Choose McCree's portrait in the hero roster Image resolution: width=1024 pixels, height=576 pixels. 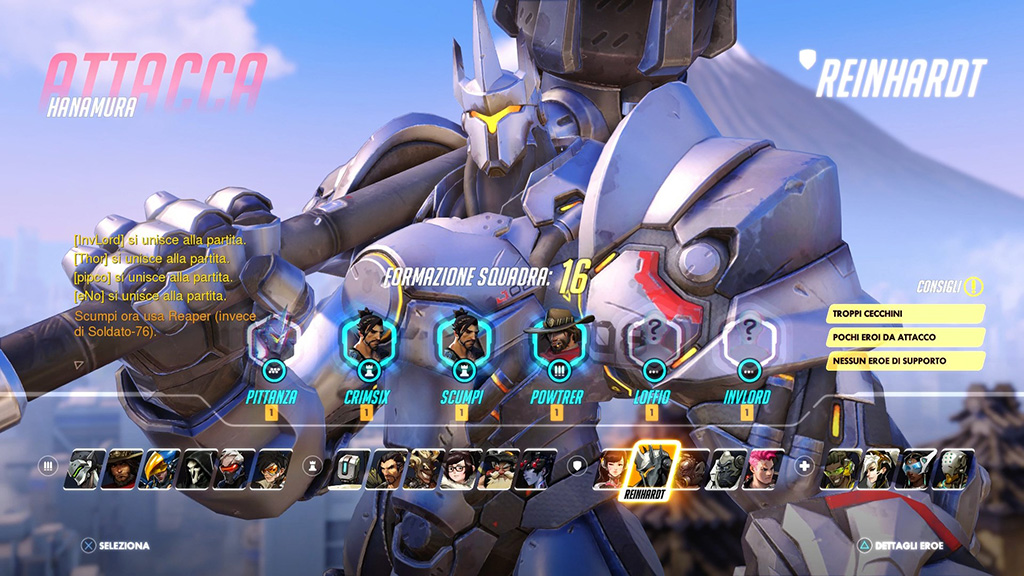coord(122,468)
